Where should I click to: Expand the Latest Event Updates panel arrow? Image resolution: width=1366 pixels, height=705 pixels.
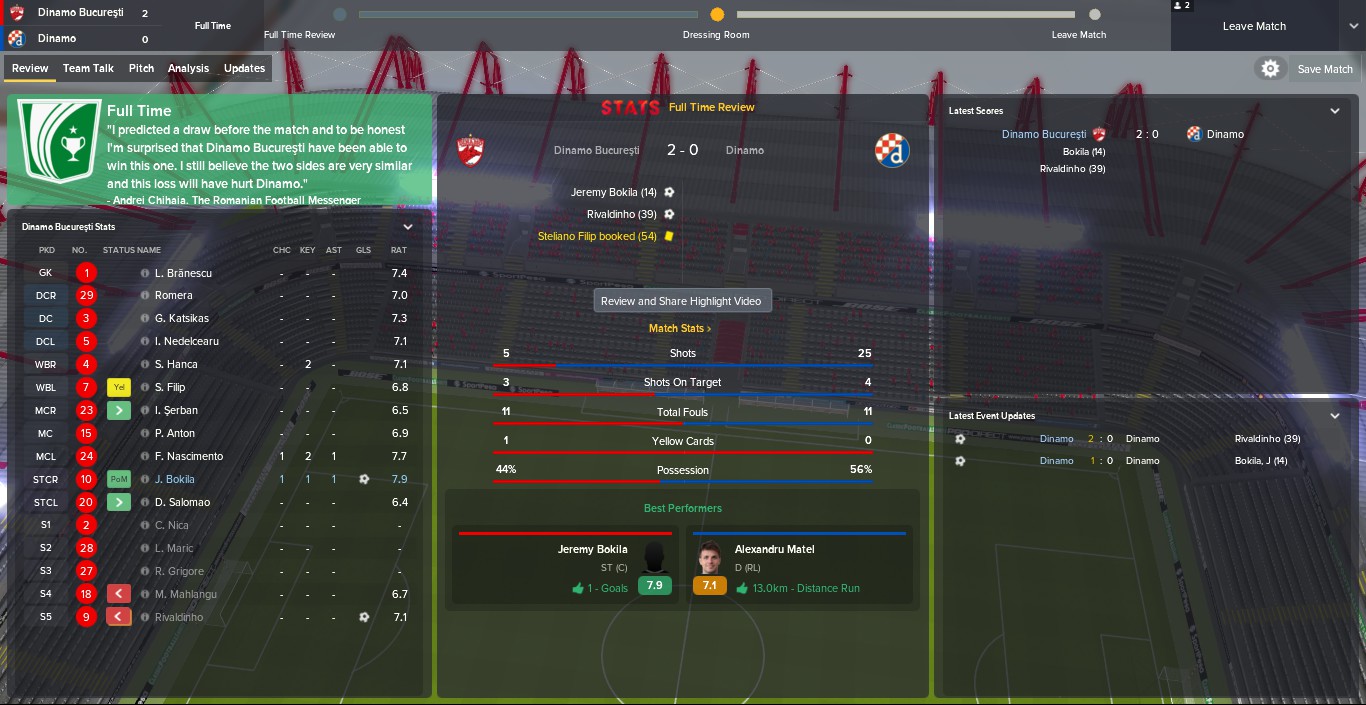(1335, 416)
